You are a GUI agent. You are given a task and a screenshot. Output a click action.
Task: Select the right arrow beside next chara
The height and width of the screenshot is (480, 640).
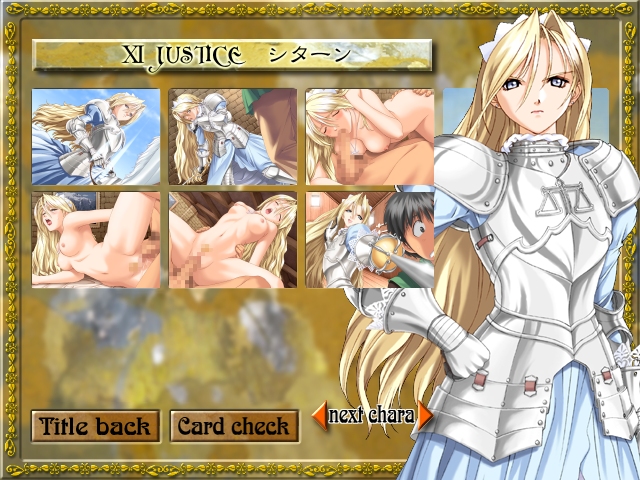tap(425, 414)
